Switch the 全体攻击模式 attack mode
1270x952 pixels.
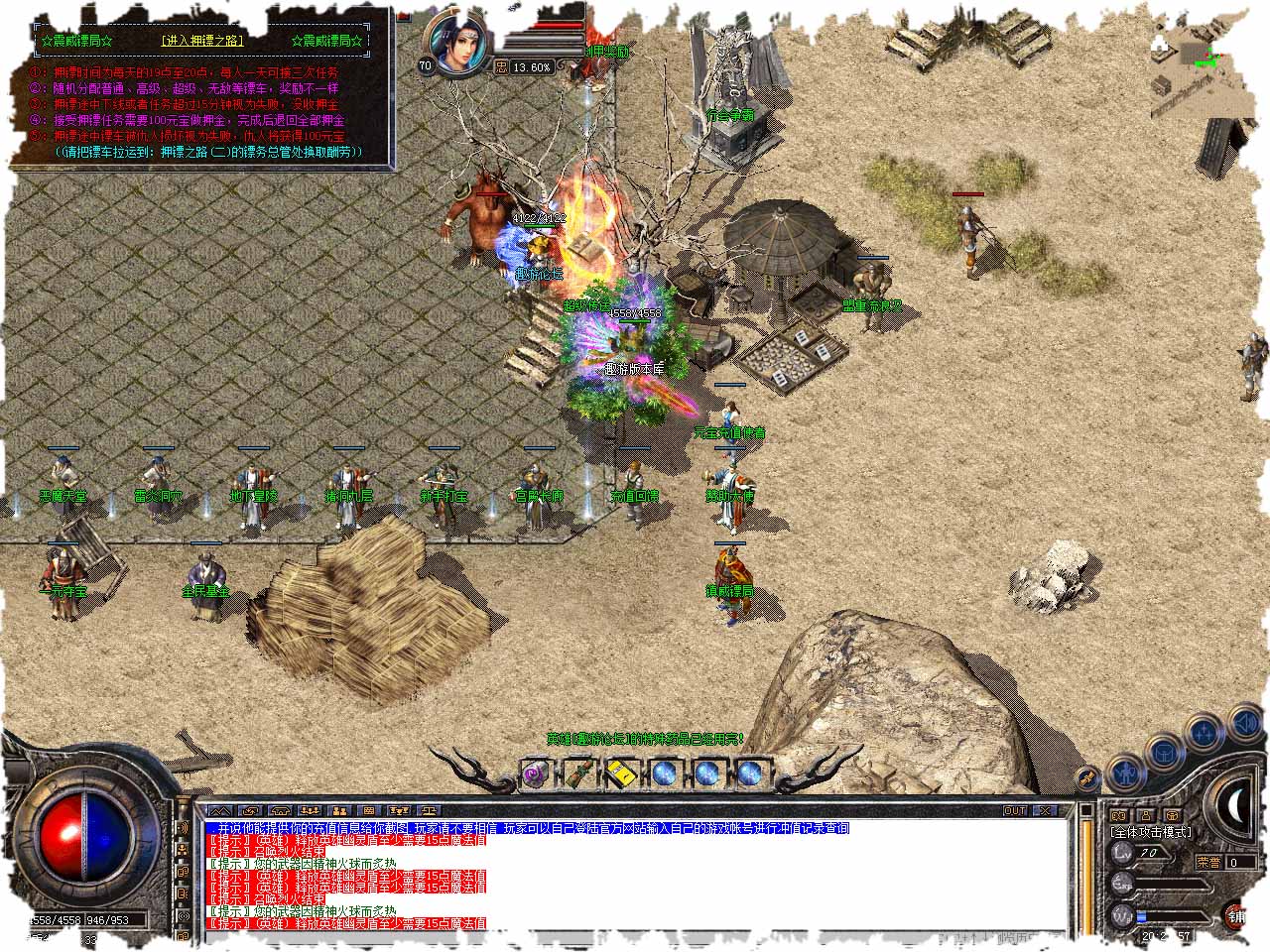[1151, 832]
